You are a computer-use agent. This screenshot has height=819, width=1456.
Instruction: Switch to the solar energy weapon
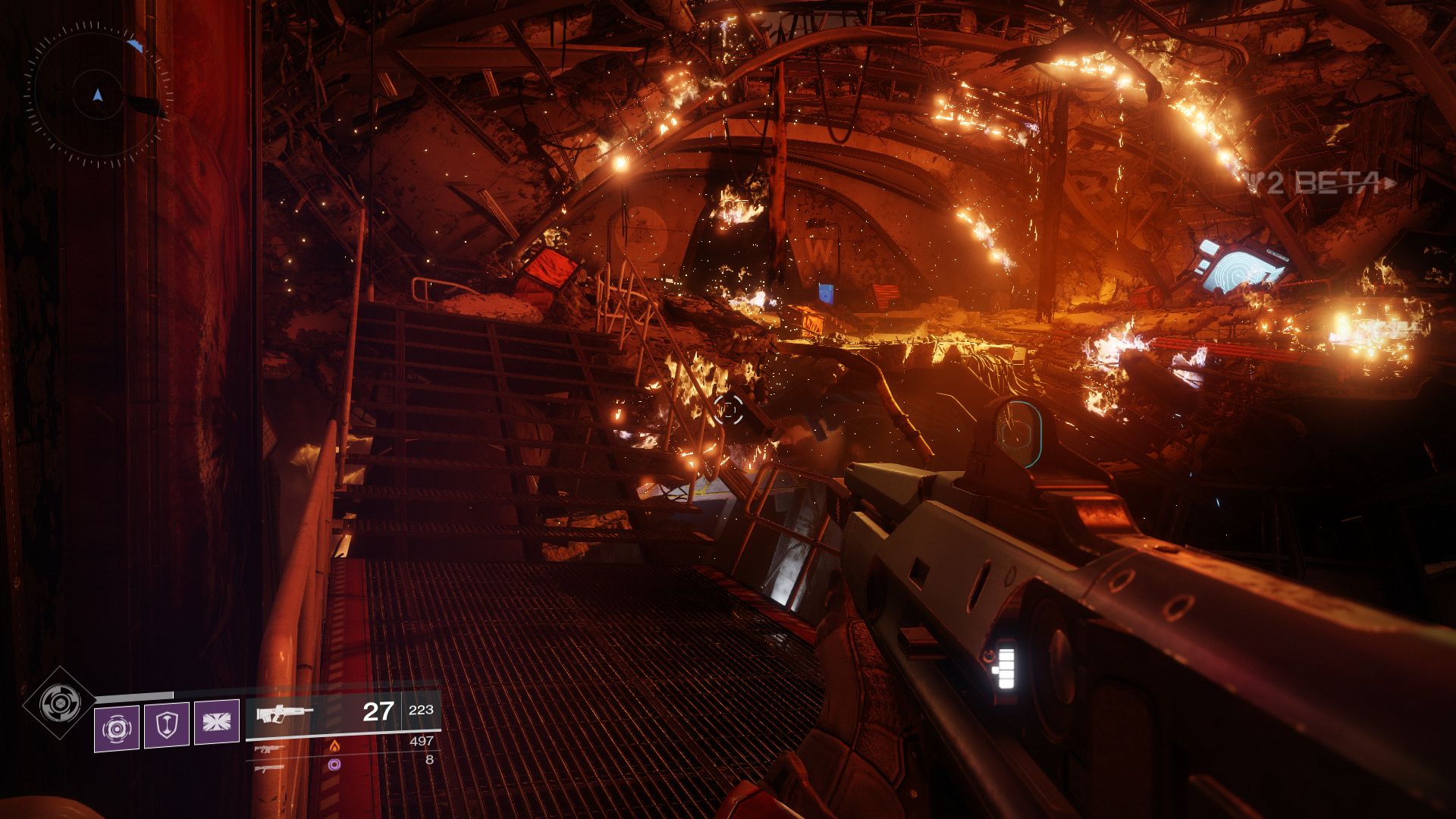coord(270,748)
